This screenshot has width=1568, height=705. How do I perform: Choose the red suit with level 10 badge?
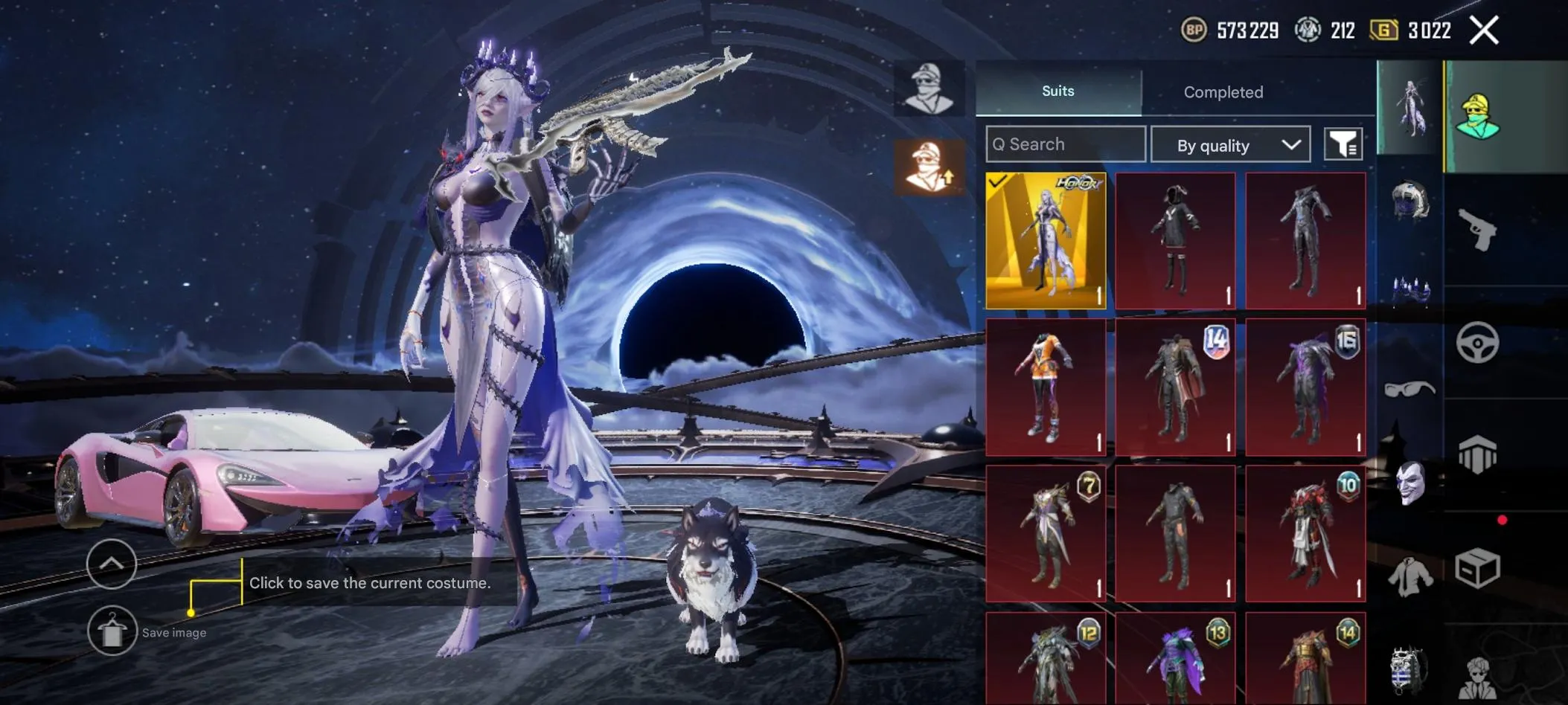[1306, 533]
